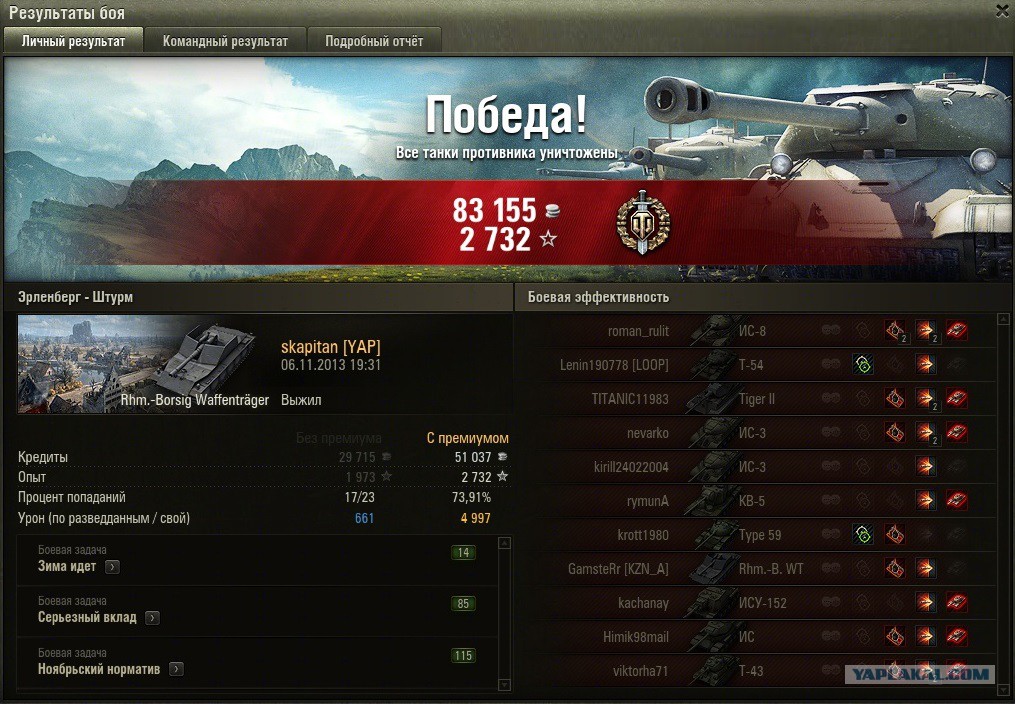This screenshot has height=704, width=1015.
Task: Close the battle results window
Action: coord(1001,11)
